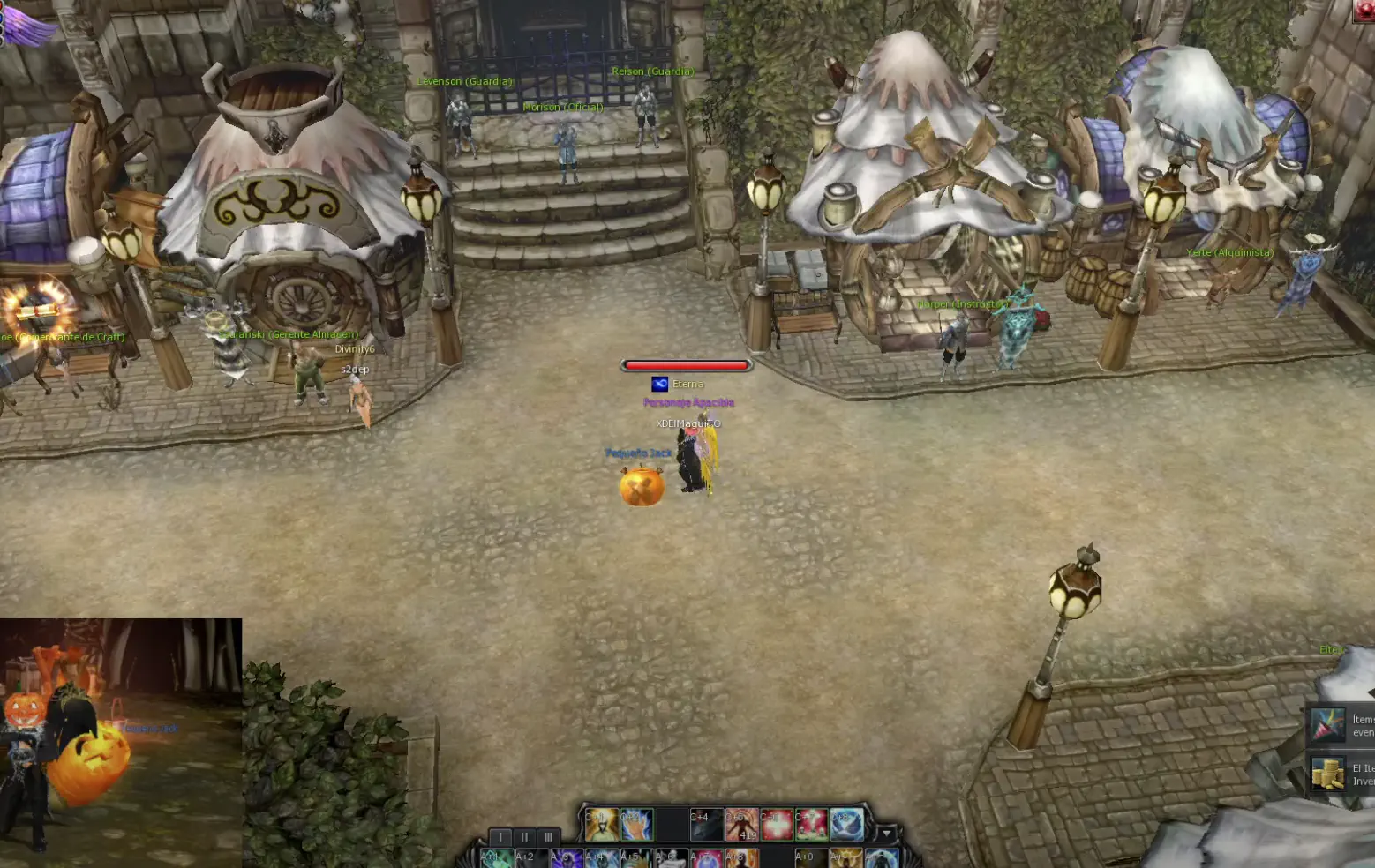Click guard Levenson (Guardia)
This screenshot has height=868, width=1375.
pyautogui.click(x=464, y=80)
